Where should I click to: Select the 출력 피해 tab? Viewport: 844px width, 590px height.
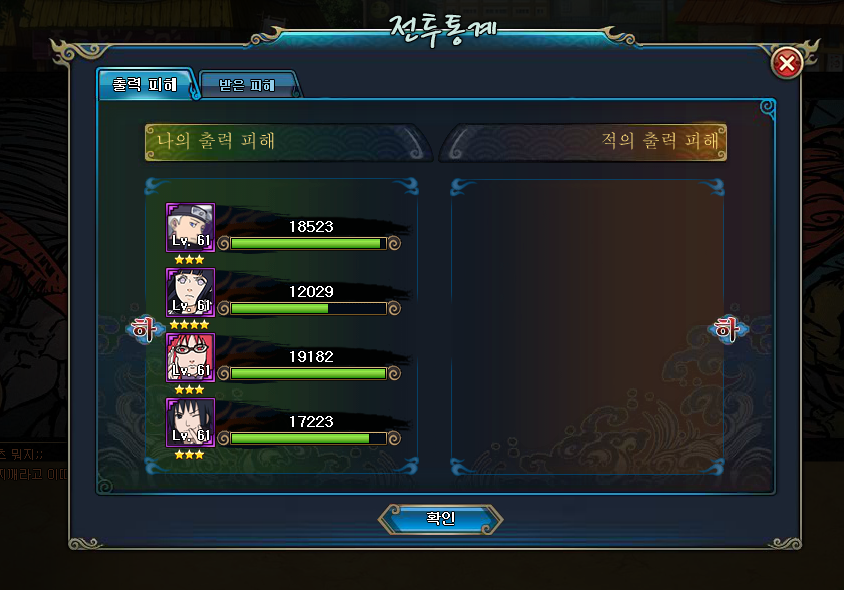pyautogui.click(x=145, y=85)
